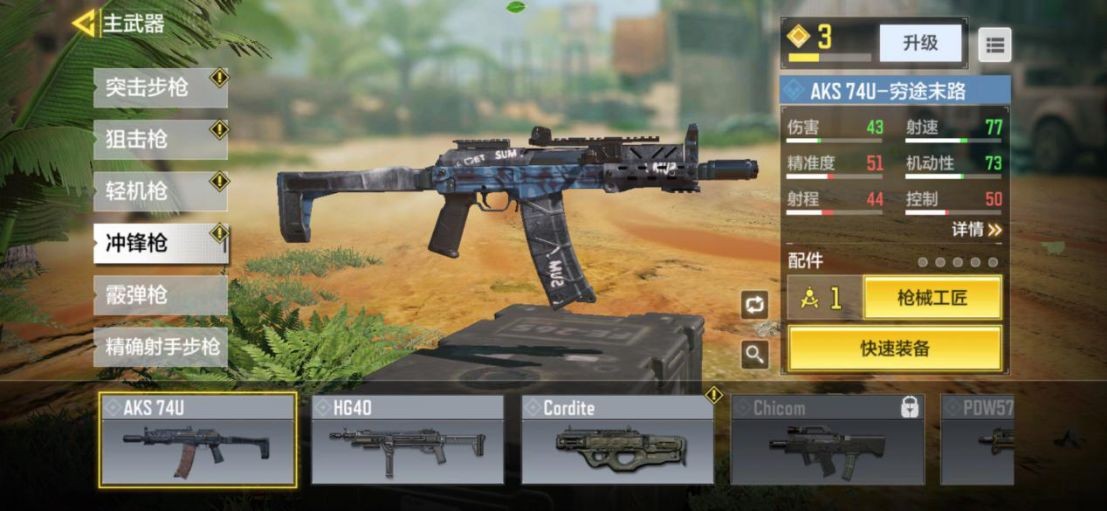The height and width of the screenshot is (511, 1107).
Task: Open the 枪械工匠 gunsmith
Action: pyautogui.click(x=932, y=298)
